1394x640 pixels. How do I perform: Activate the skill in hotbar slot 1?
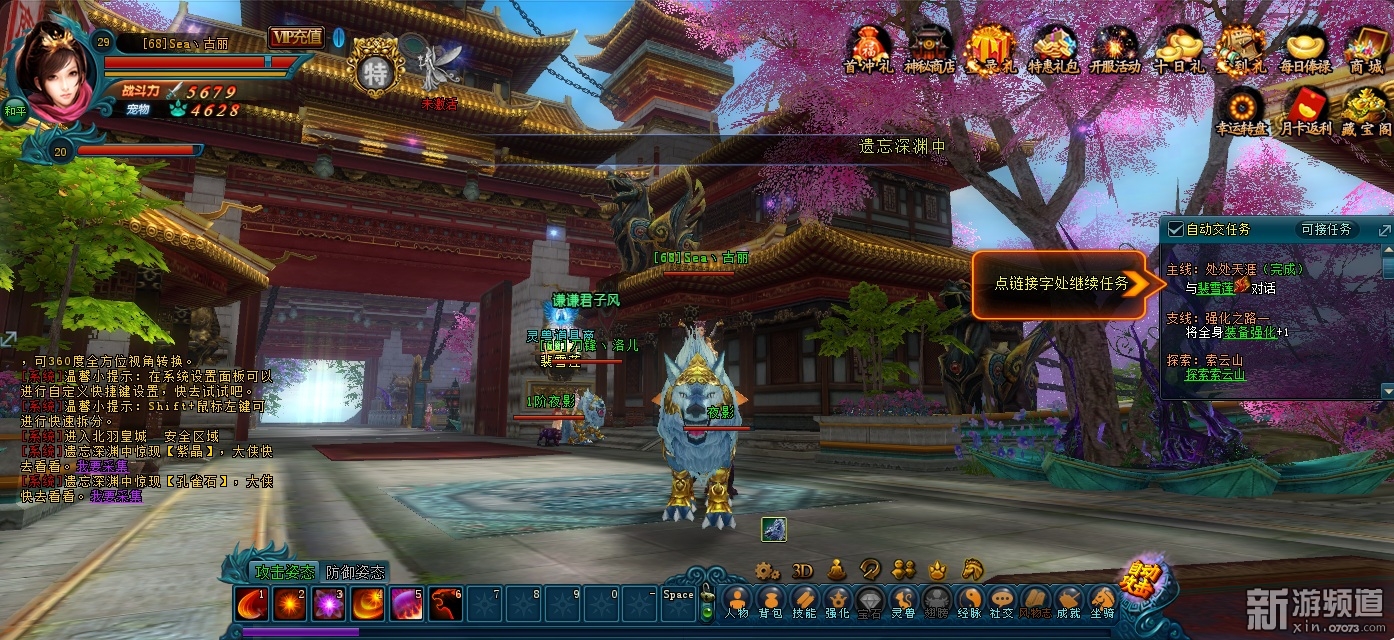(x=249, y=604)
